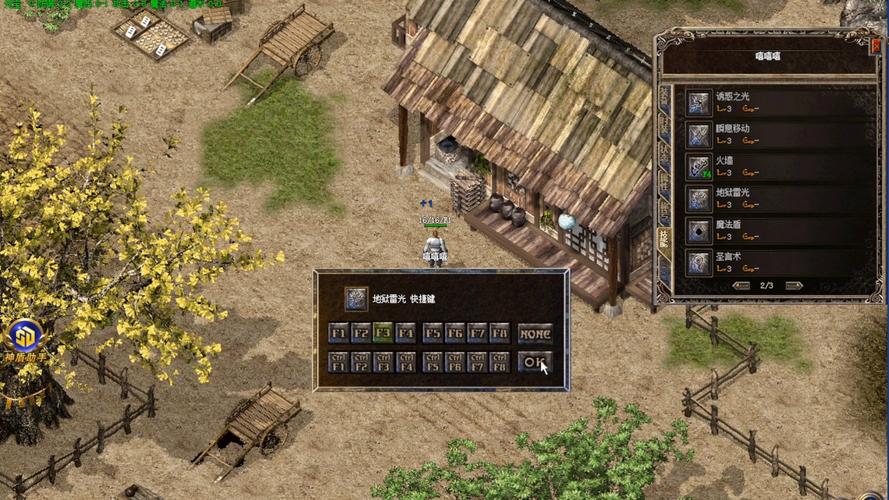The height and width of the screenshot is (500, 889).
Task: Go to the previous skill page
Action: point(741,286)
